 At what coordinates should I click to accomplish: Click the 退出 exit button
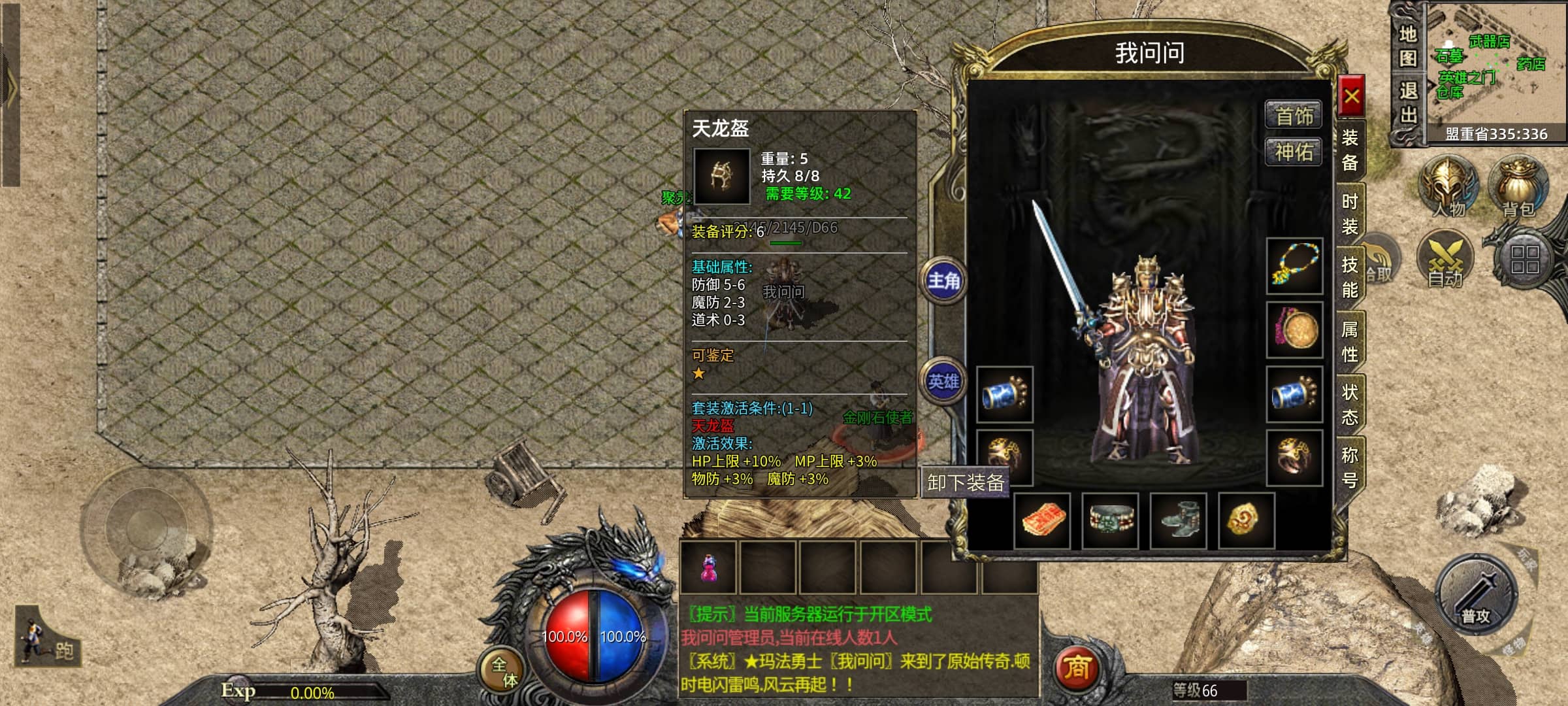tap(1408, 103)
